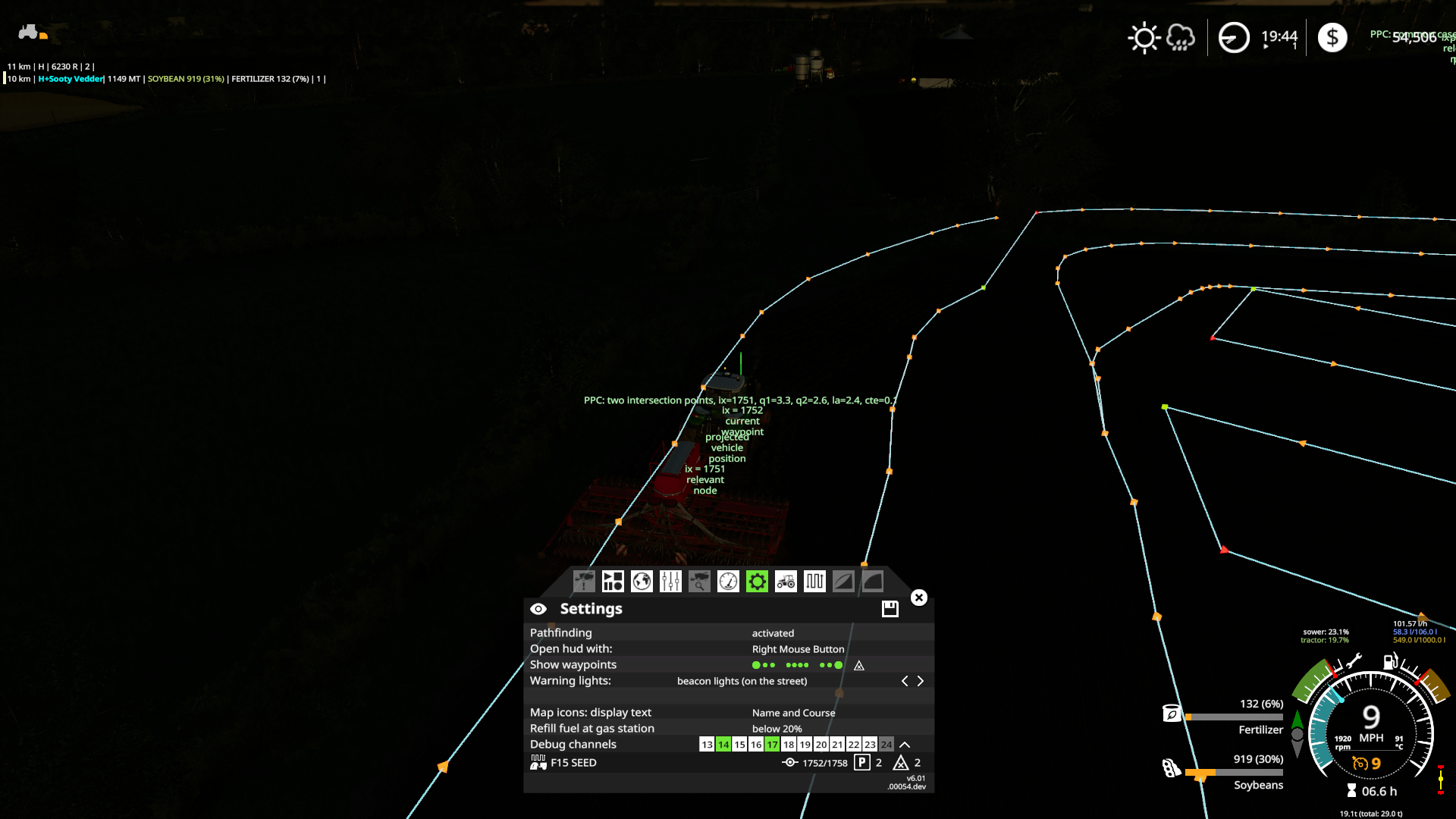Click the combine search icon in the toolbar
The width and height of the screenshot is (1456, 819).
click(698, 582)
